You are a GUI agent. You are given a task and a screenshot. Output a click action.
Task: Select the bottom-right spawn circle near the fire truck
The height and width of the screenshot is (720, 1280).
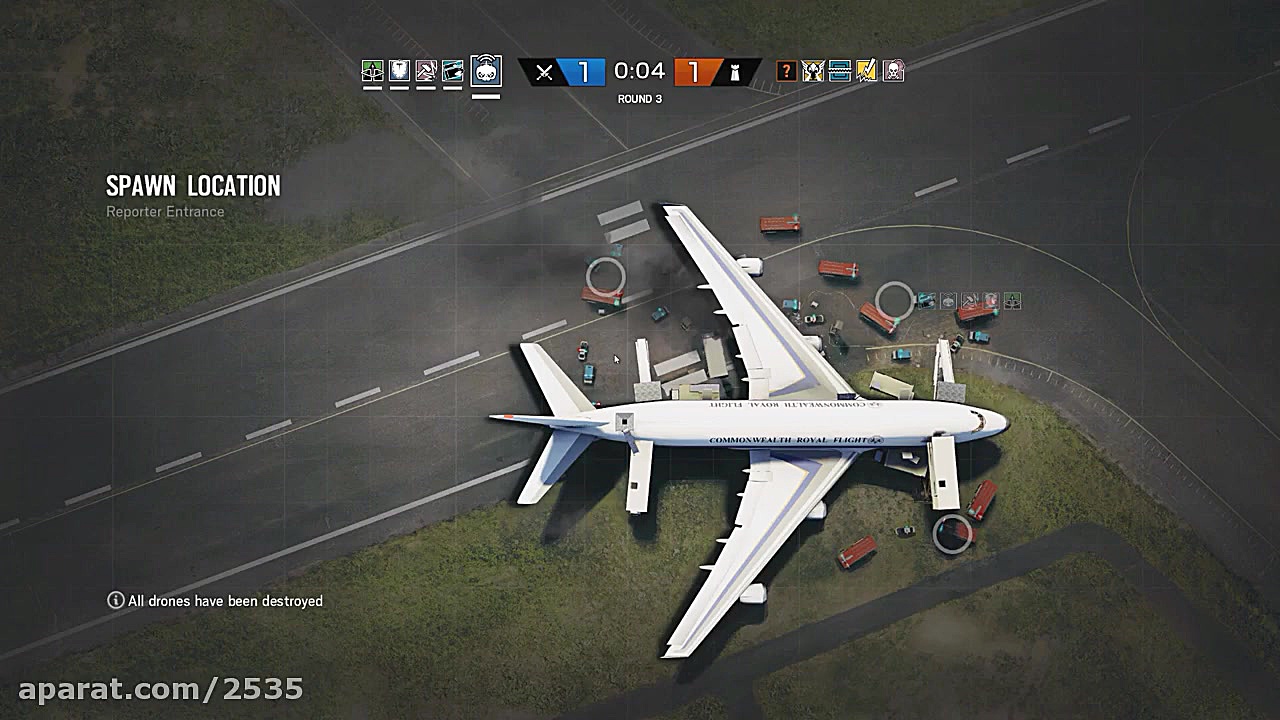952,531
